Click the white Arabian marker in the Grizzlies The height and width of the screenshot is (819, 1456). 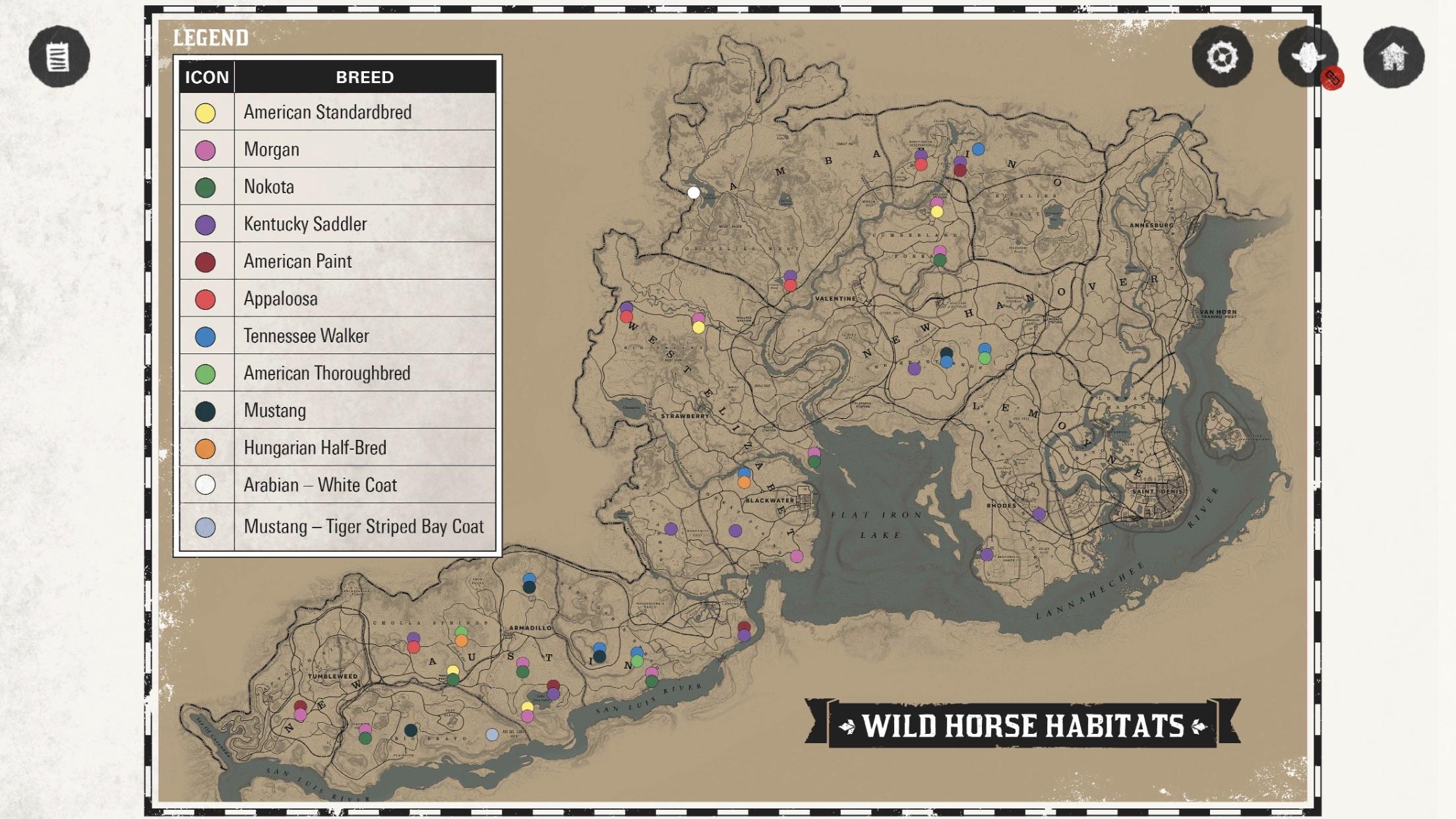click(x=693, y=193)
